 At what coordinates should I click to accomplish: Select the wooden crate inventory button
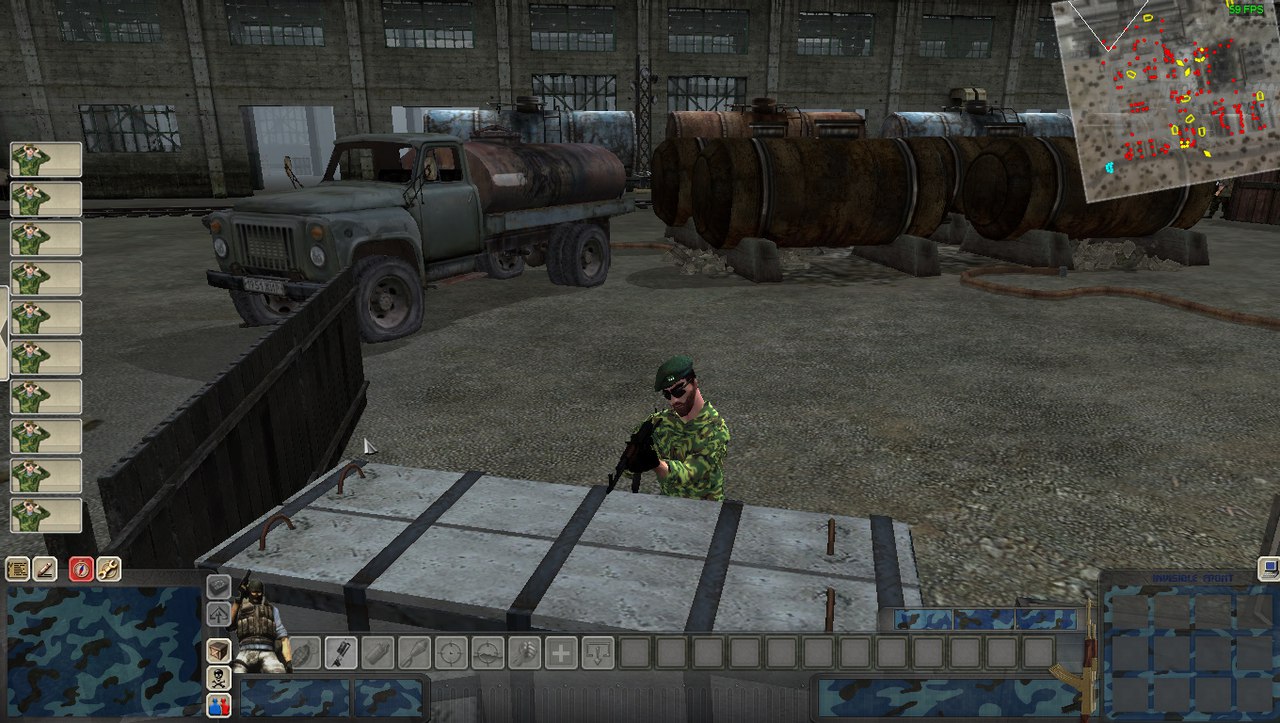point(218,651)
